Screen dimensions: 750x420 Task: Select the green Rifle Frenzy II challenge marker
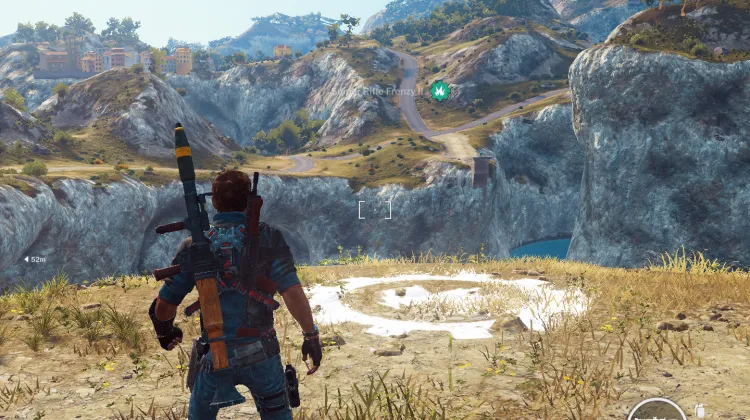click(x=439, y=91)
